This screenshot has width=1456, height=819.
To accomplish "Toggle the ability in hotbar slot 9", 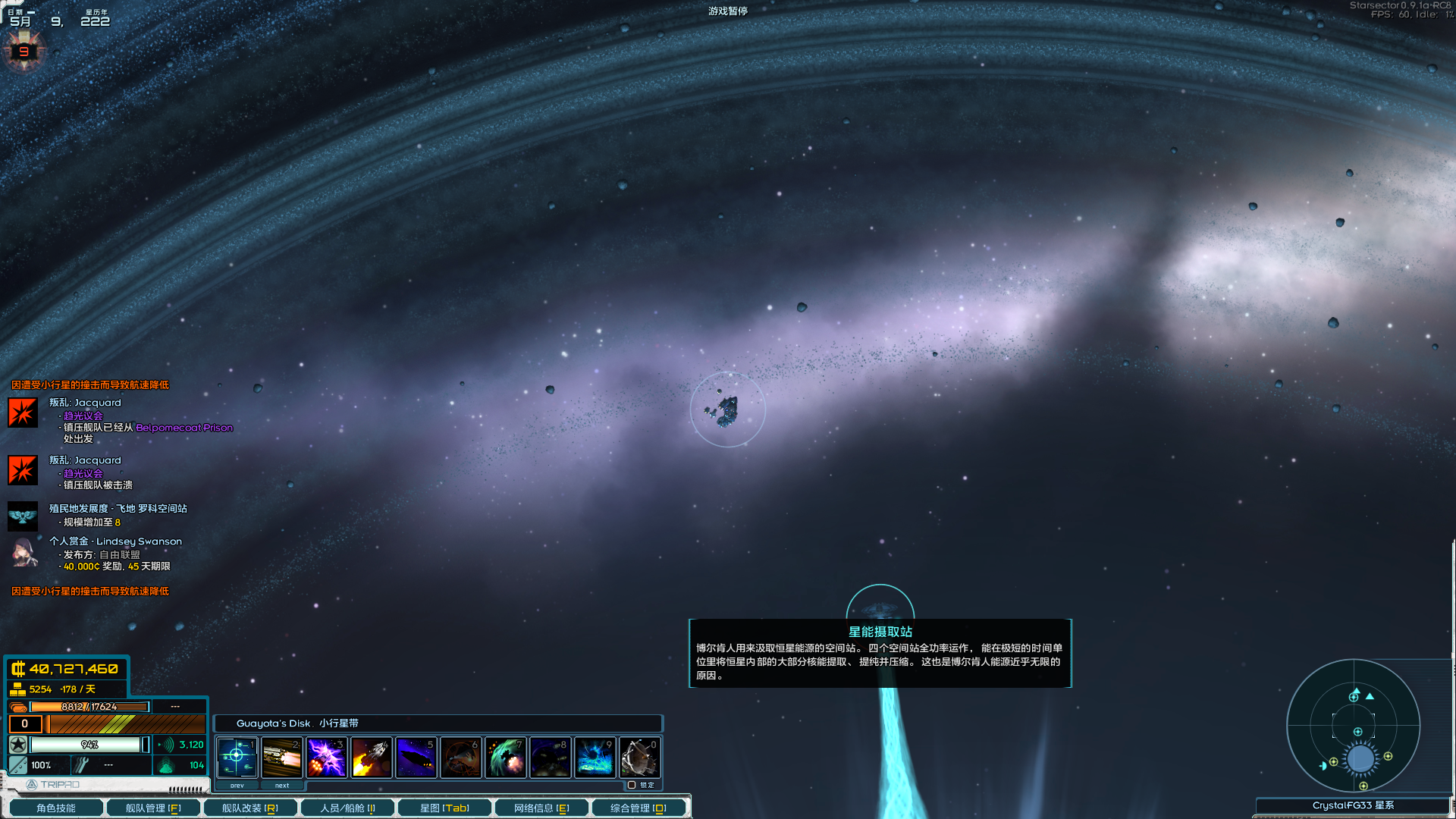I will pyautogui.click(x=595, y=758).
